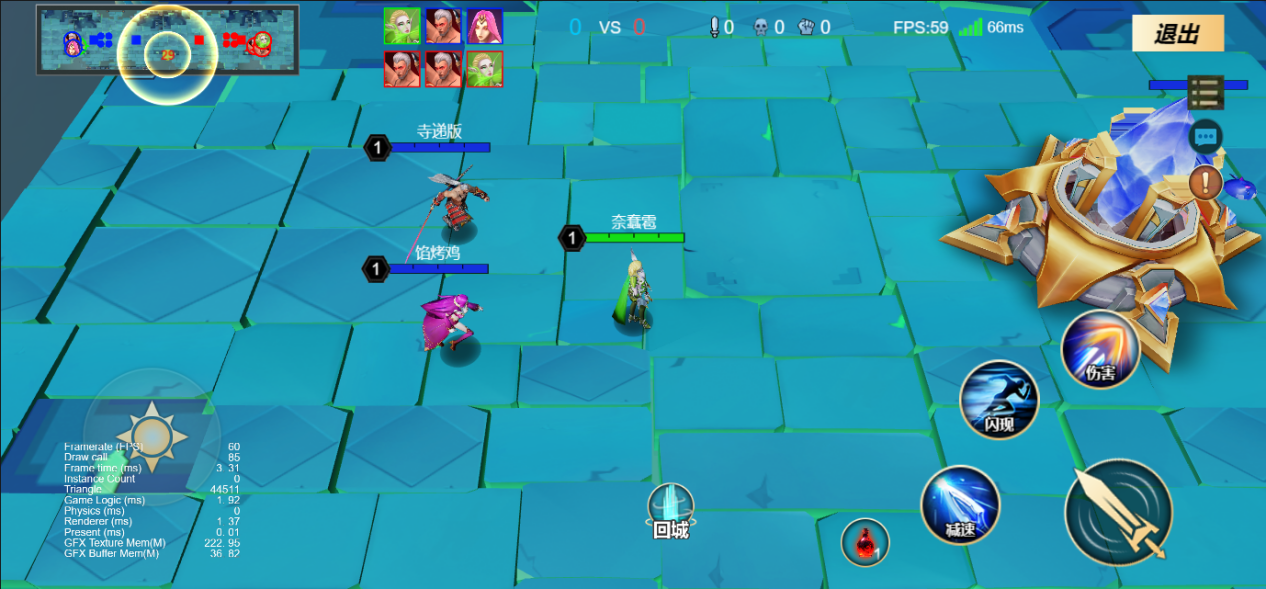Select the green-bordered elf hero portrait
The image size is (1266, 589).
(402, 26)
